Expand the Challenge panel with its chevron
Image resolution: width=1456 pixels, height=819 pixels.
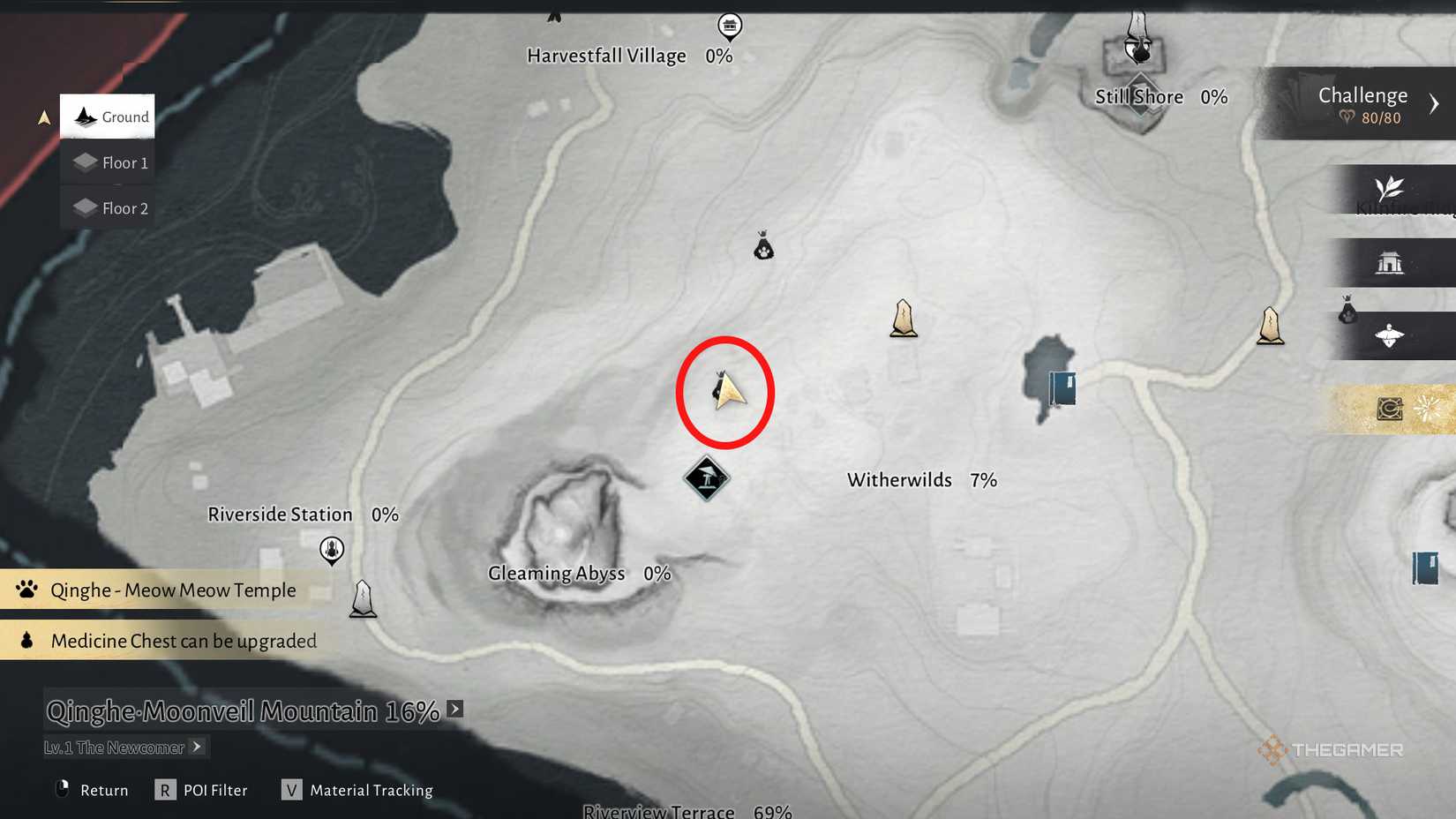[1434, 102]
